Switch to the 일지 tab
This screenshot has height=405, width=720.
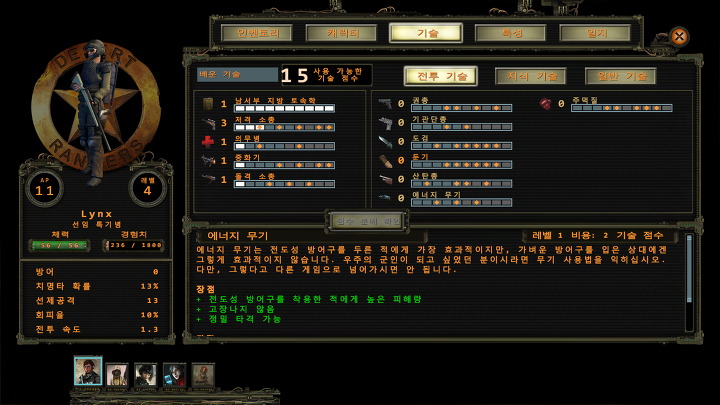pyautogui.click(x=595, y=33)
